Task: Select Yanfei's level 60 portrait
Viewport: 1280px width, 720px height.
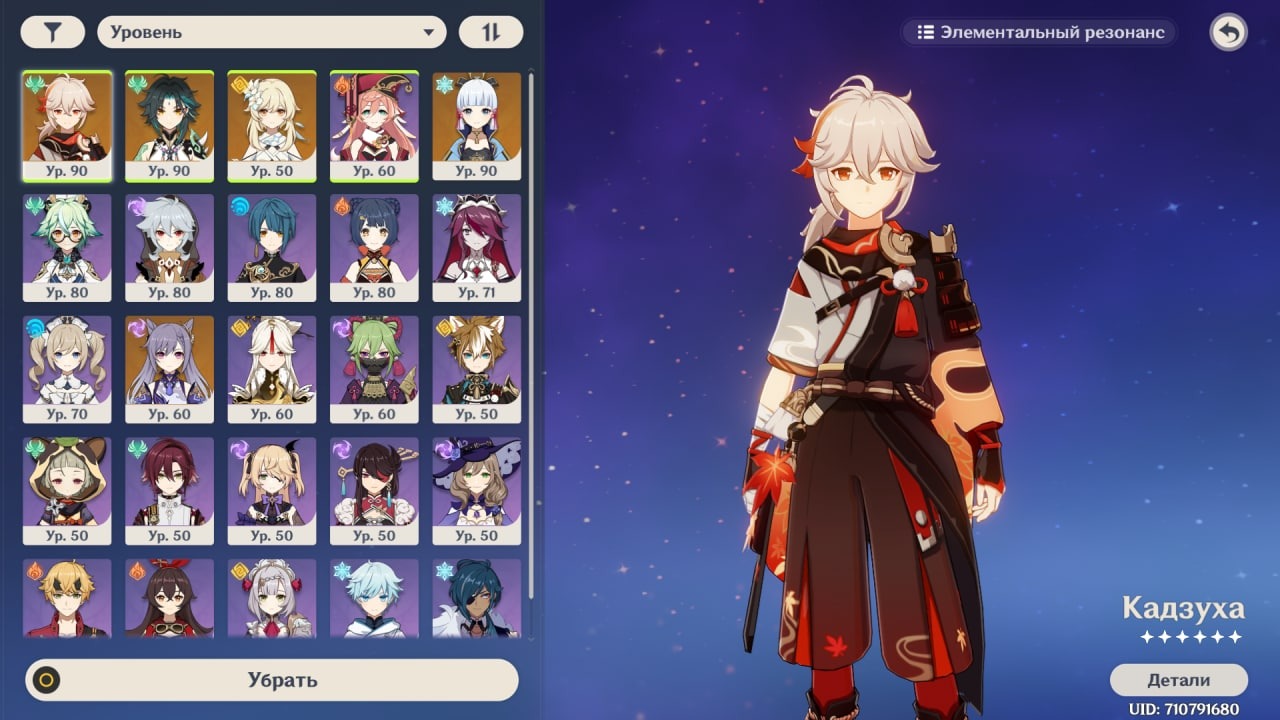Action: point(374,125)
